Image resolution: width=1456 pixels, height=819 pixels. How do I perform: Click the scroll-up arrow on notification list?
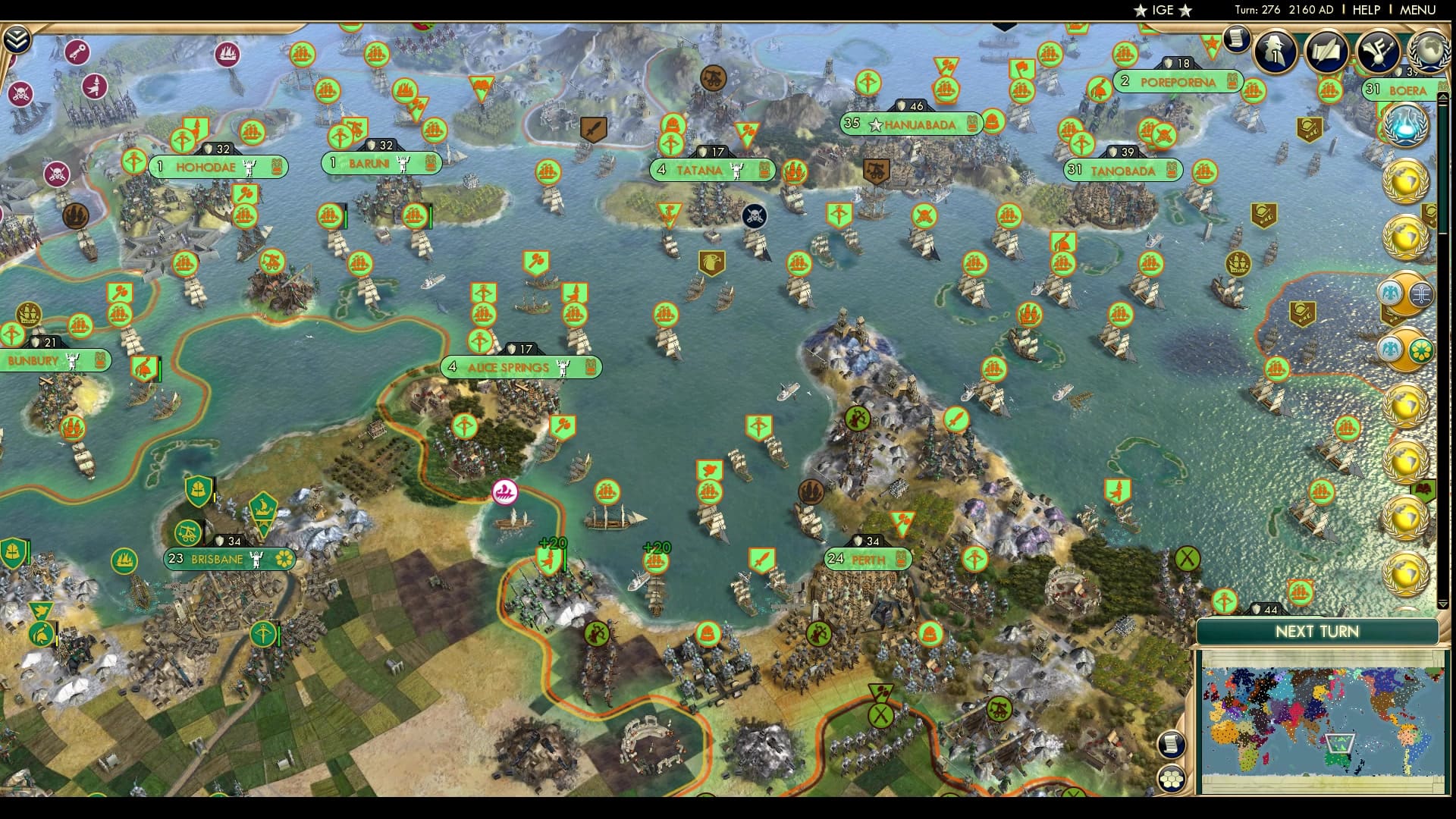tap(1443, 96)
